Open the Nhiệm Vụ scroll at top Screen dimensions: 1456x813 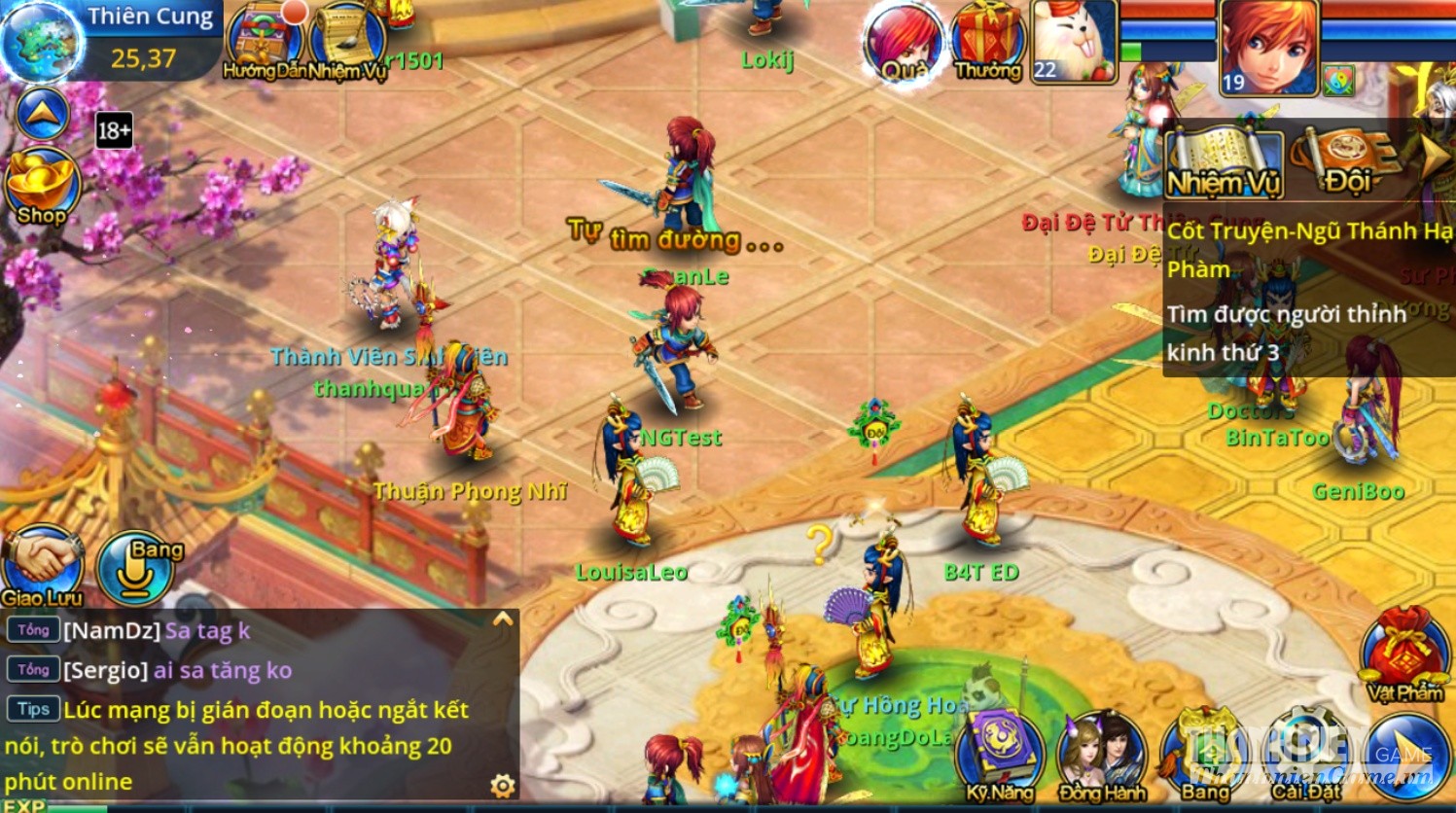(347, 41)
